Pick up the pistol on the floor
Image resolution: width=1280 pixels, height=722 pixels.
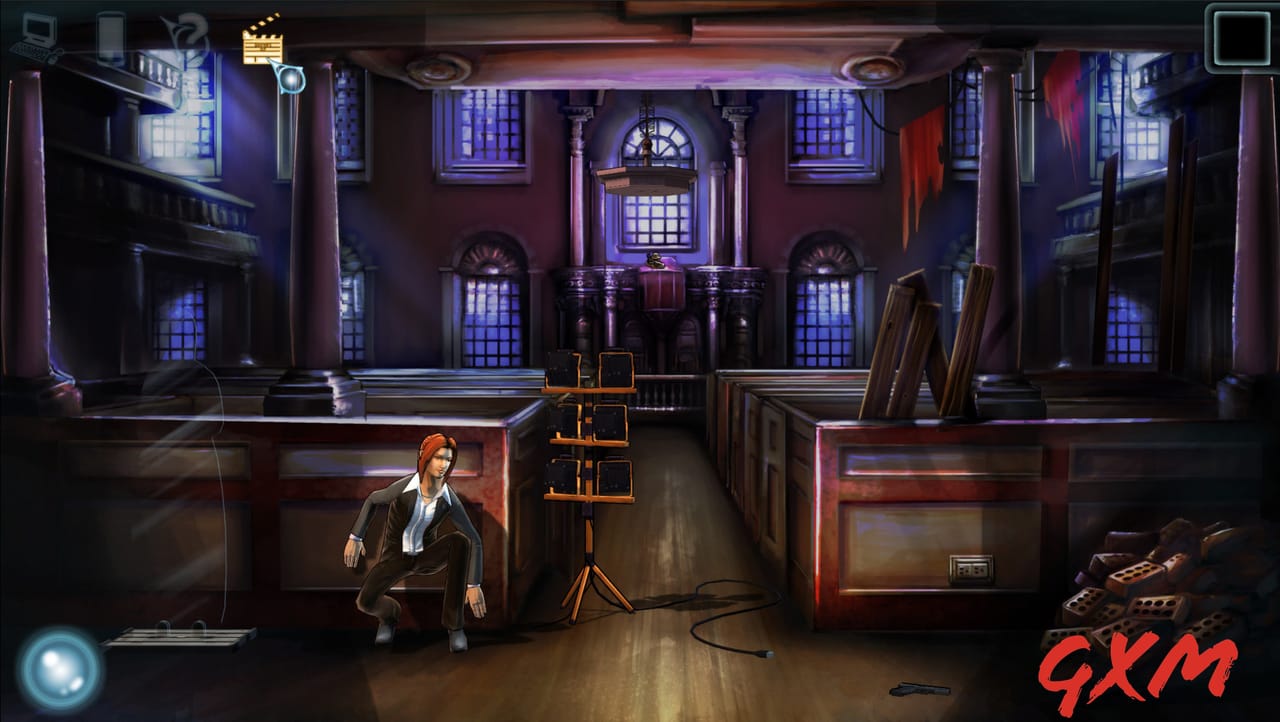point(922,687)
